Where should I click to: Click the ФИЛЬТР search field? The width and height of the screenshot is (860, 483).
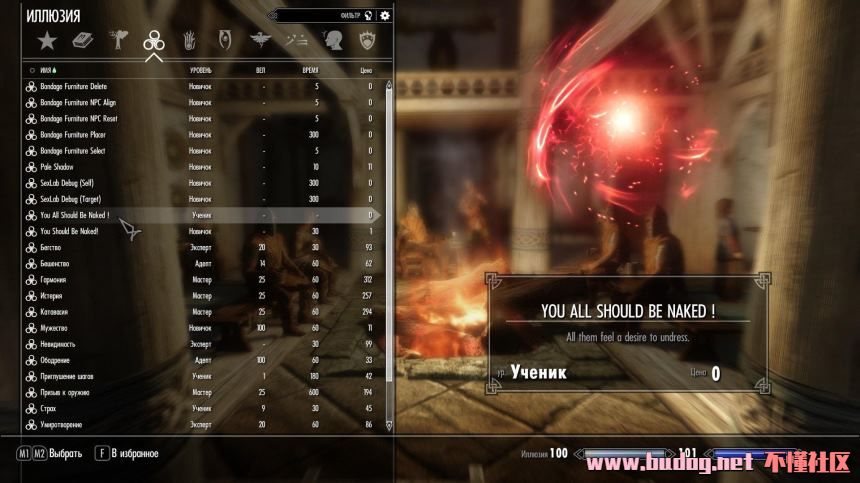click(x=325, y=15)
